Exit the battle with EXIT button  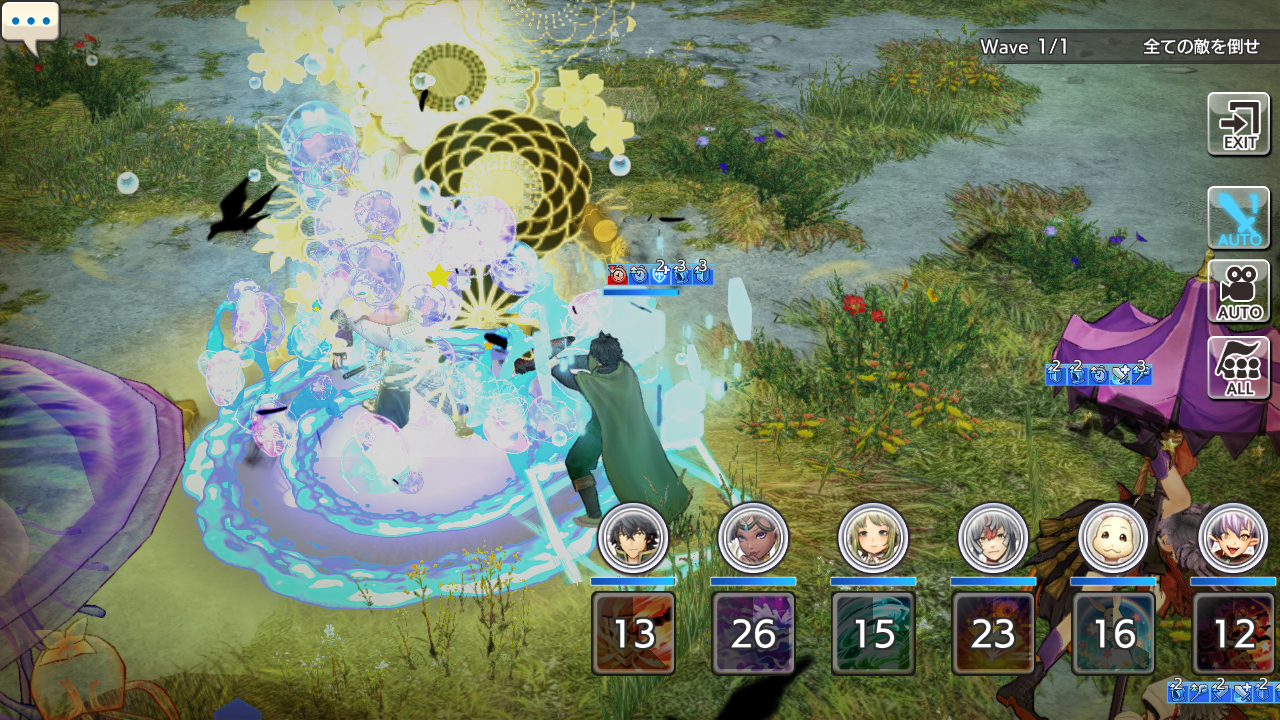[x=1238, y=125]
